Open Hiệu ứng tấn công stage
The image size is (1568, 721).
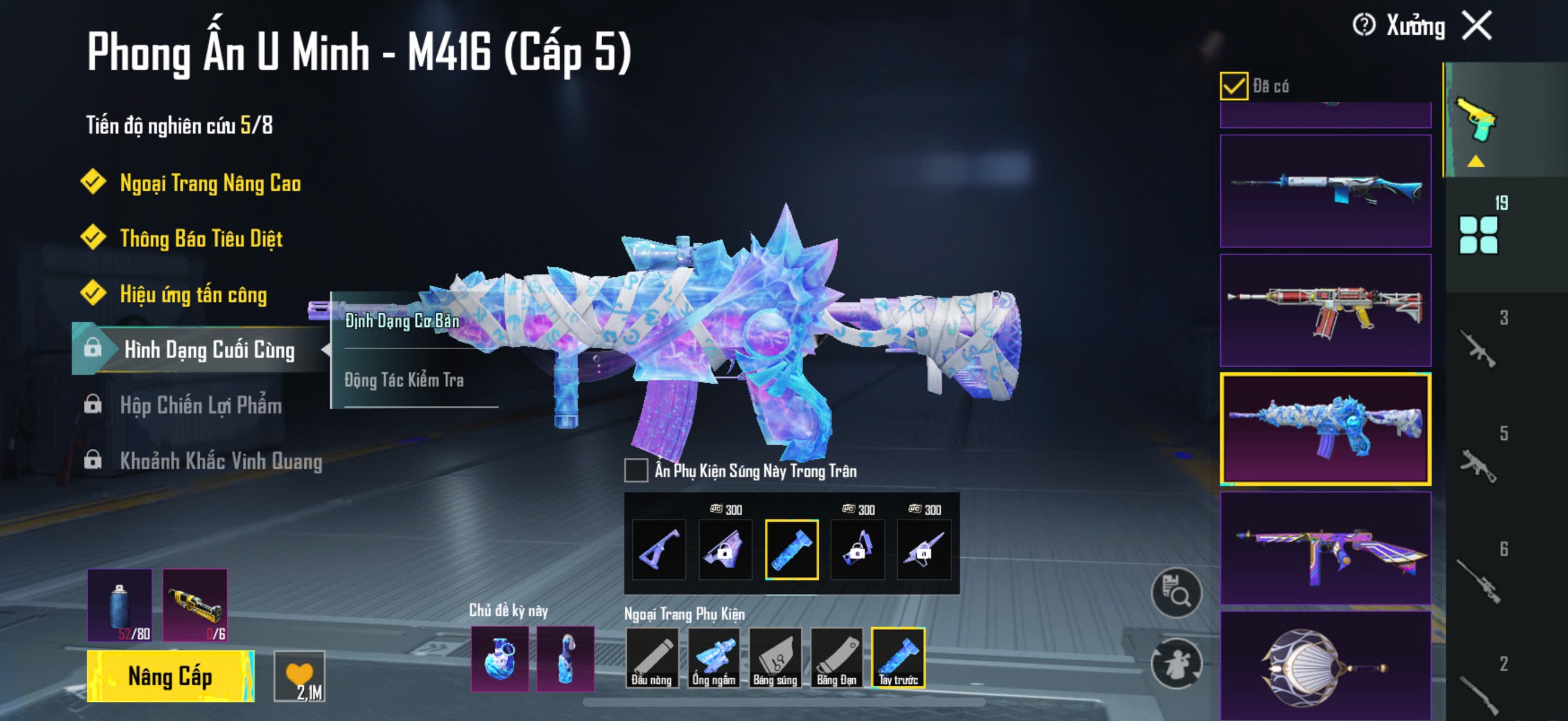tap(193, 295)
